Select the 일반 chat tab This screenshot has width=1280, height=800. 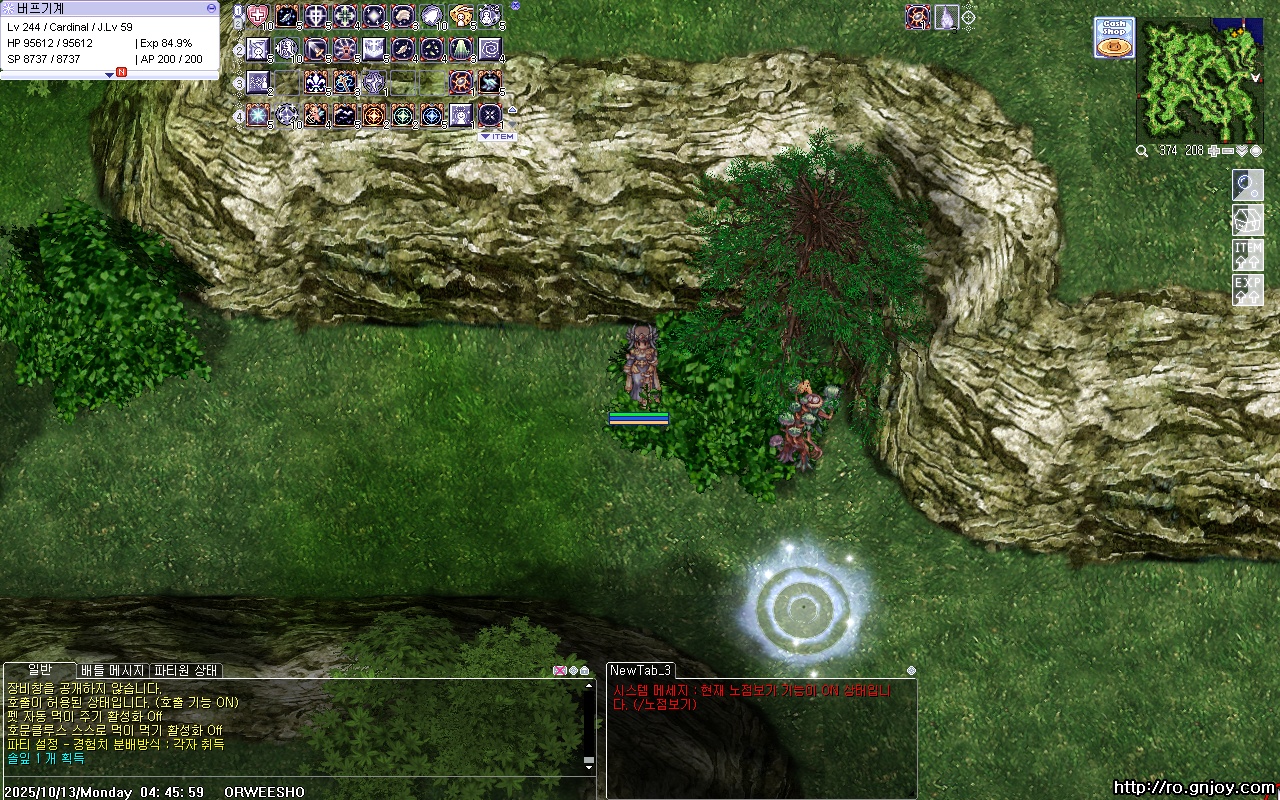click(39, 670)
